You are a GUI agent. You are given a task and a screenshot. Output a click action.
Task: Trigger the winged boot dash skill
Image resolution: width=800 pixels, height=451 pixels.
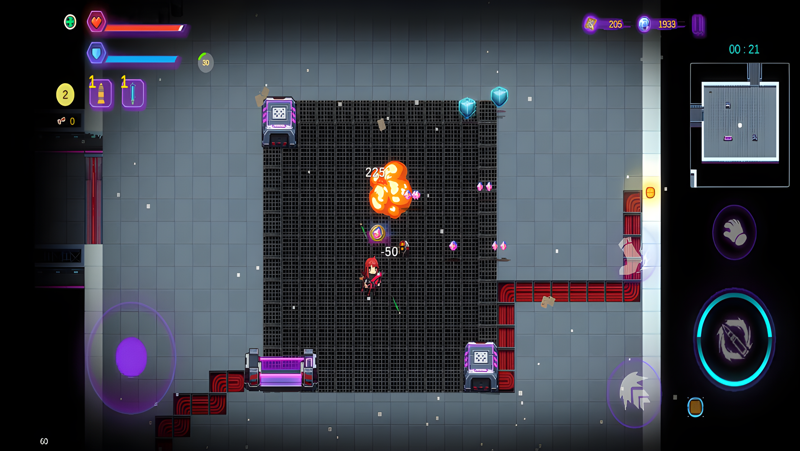pos(633,255)
